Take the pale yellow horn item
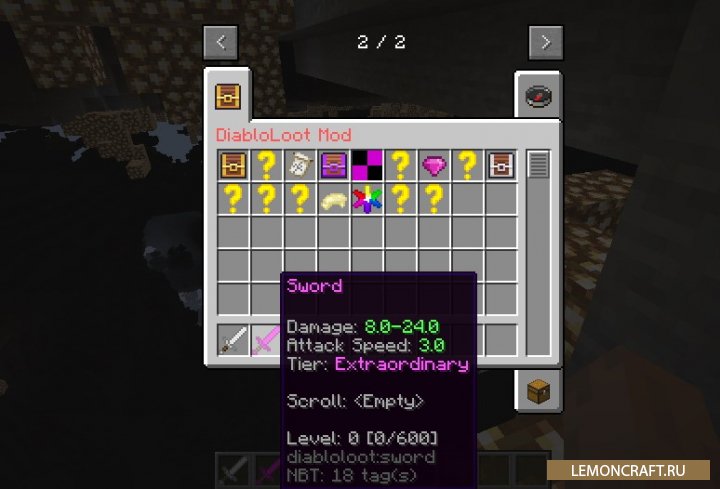The image size is (720, 489). [333, 199]
